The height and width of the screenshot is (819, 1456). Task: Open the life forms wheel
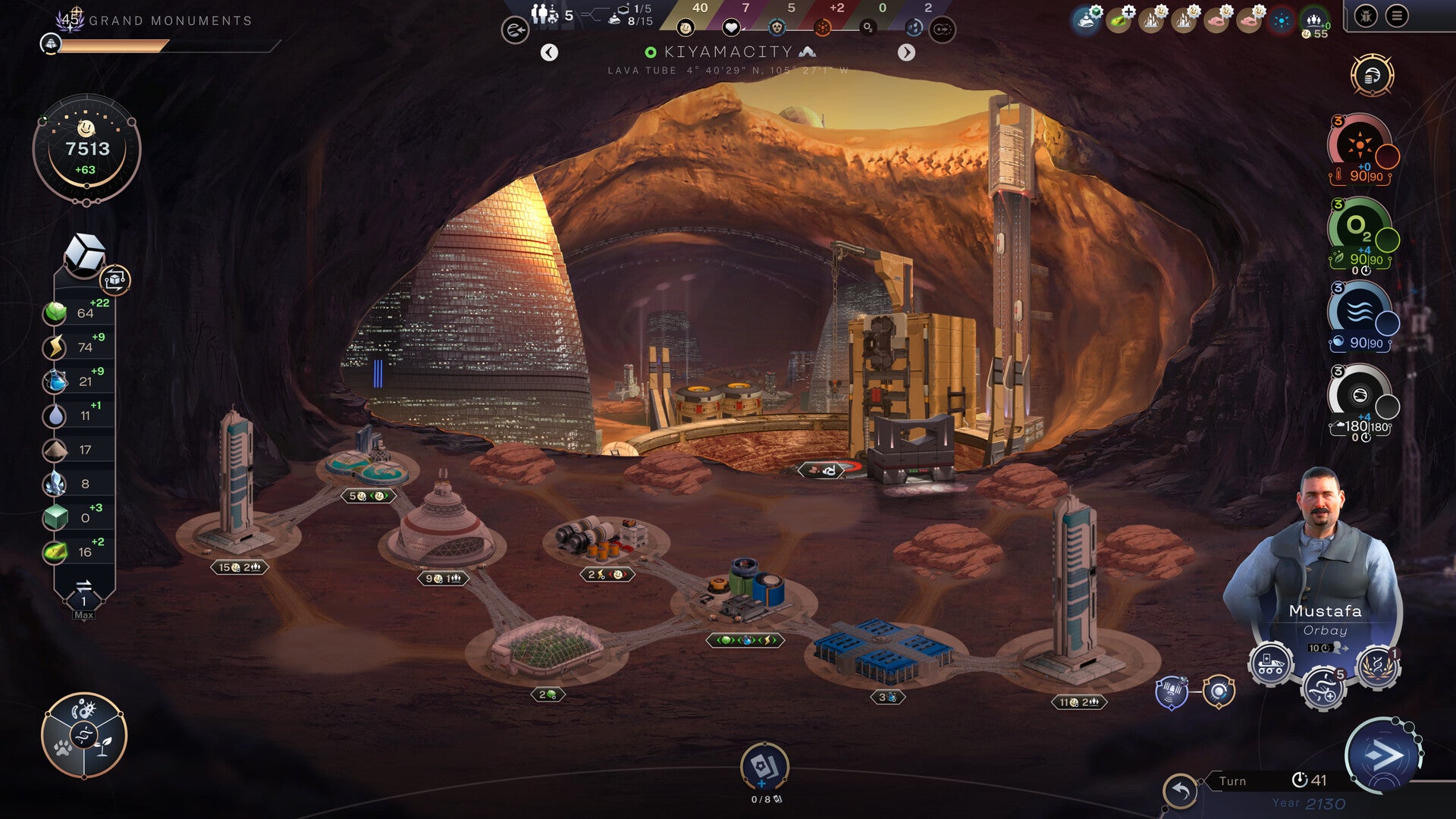84,735
